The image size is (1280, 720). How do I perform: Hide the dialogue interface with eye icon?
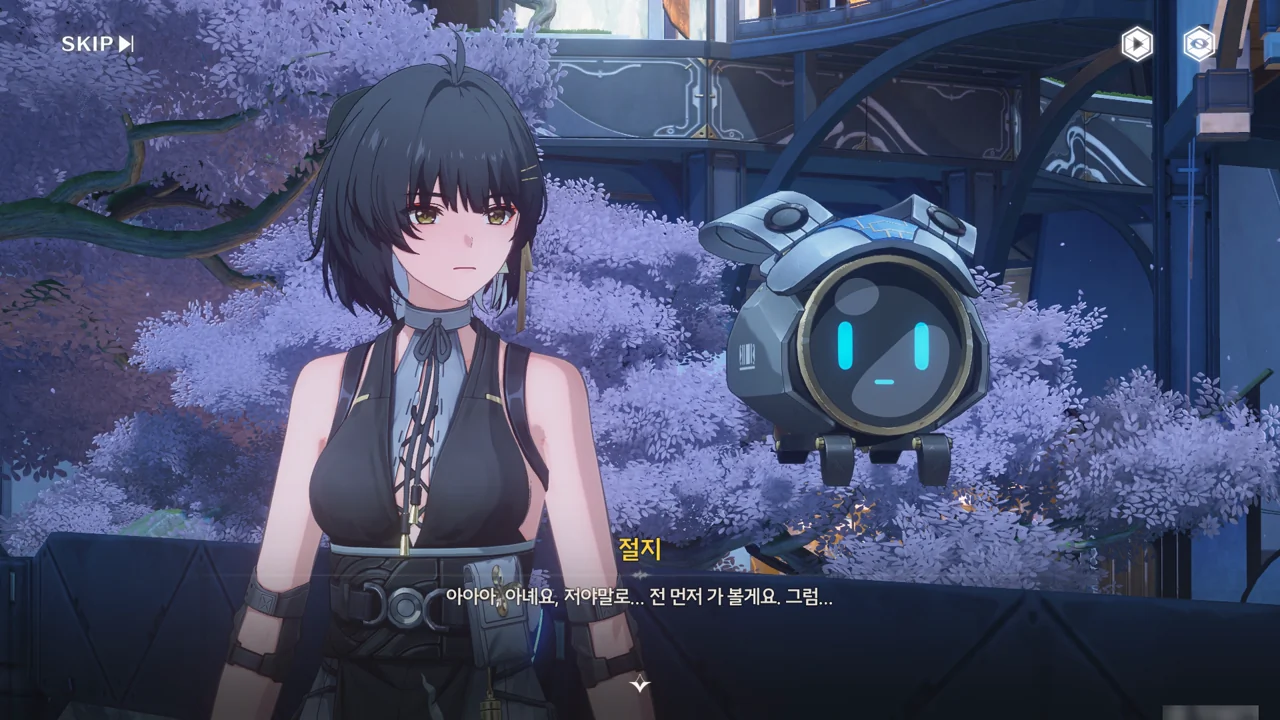pyautogui.click(x=1199, y=44)
